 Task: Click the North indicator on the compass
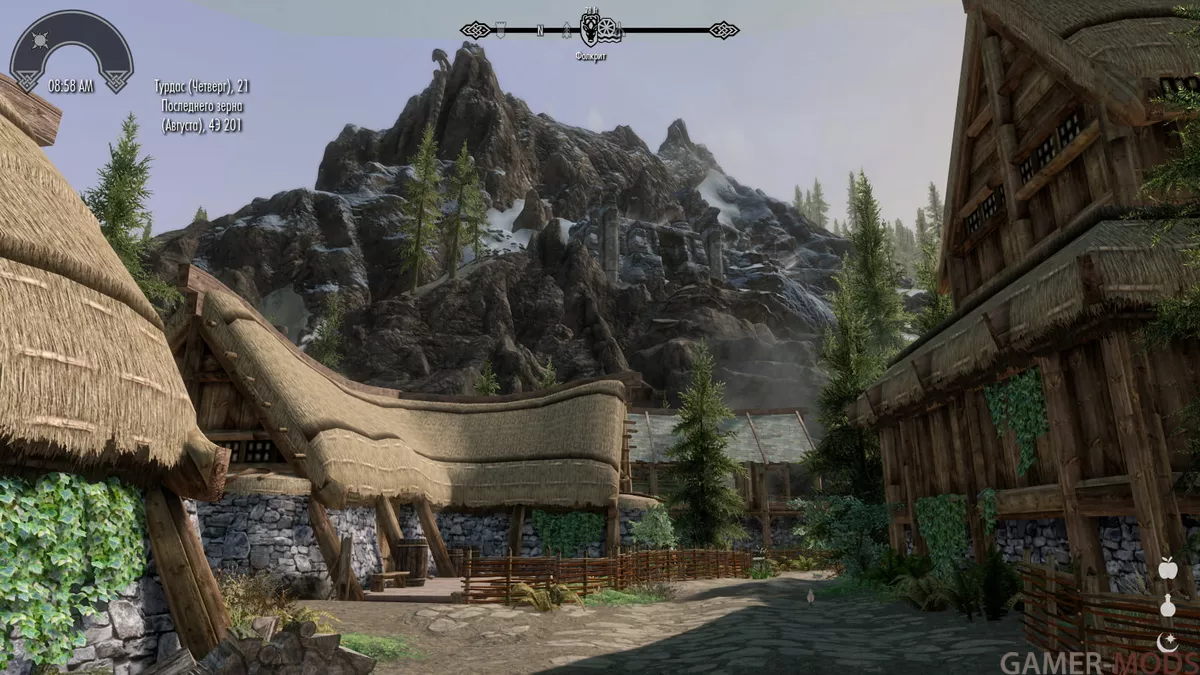[x=540, y=30]
